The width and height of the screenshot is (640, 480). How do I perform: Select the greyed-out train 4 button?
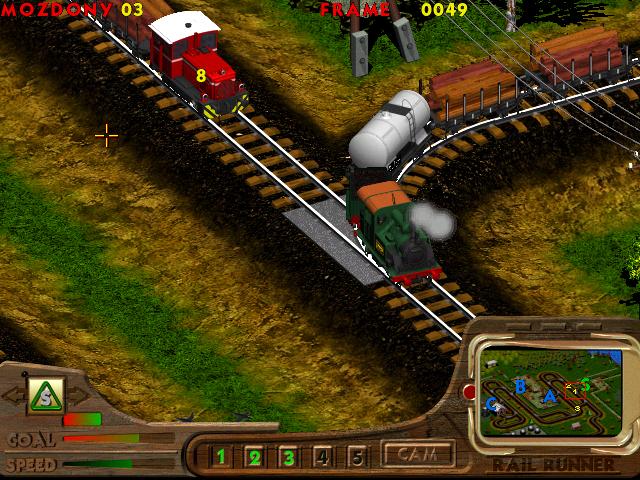coord(323,458)
